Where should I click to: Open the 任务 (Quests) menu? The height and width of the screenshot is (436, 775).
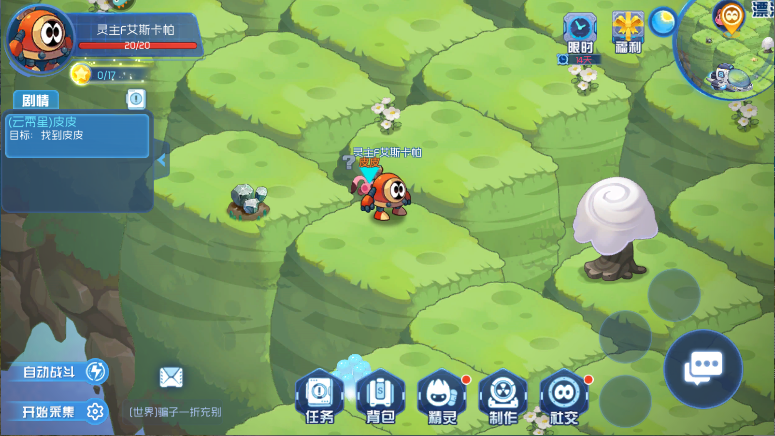pyautogui.click(x=319, y=397)
